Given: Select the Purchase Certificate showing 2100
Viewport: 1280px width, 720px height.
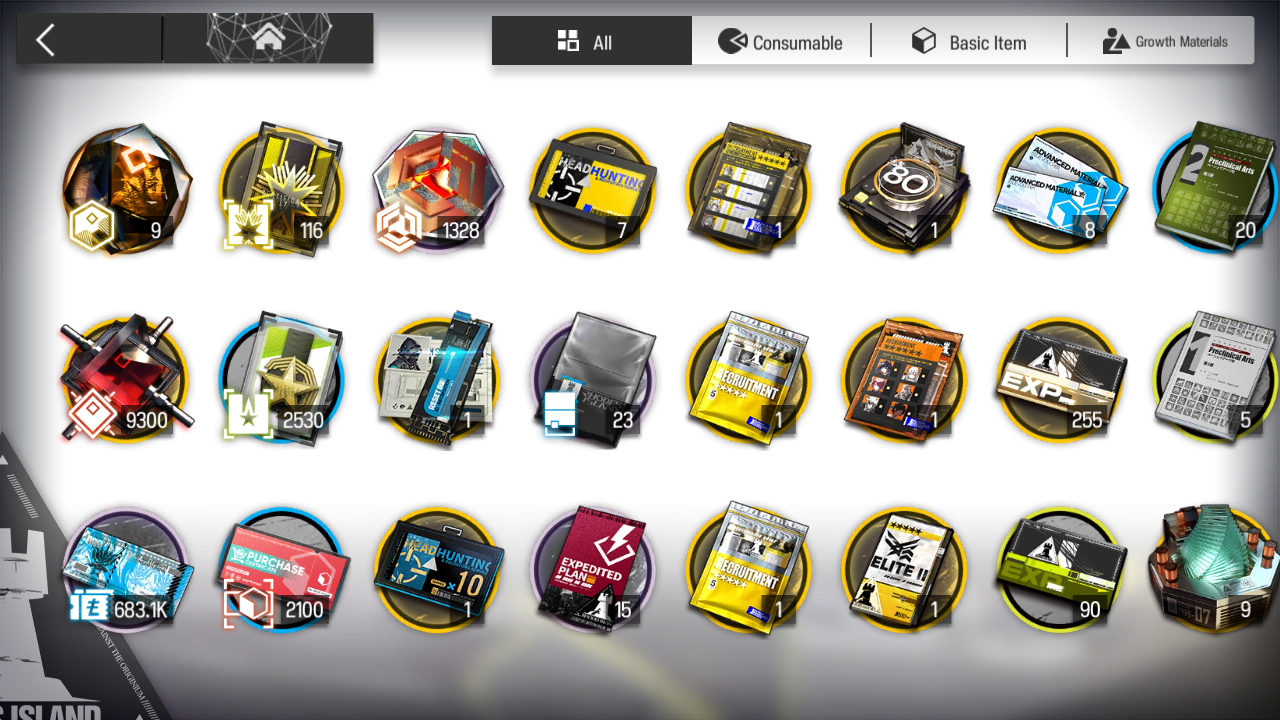Looking at the screenshot, I should 280,570.
